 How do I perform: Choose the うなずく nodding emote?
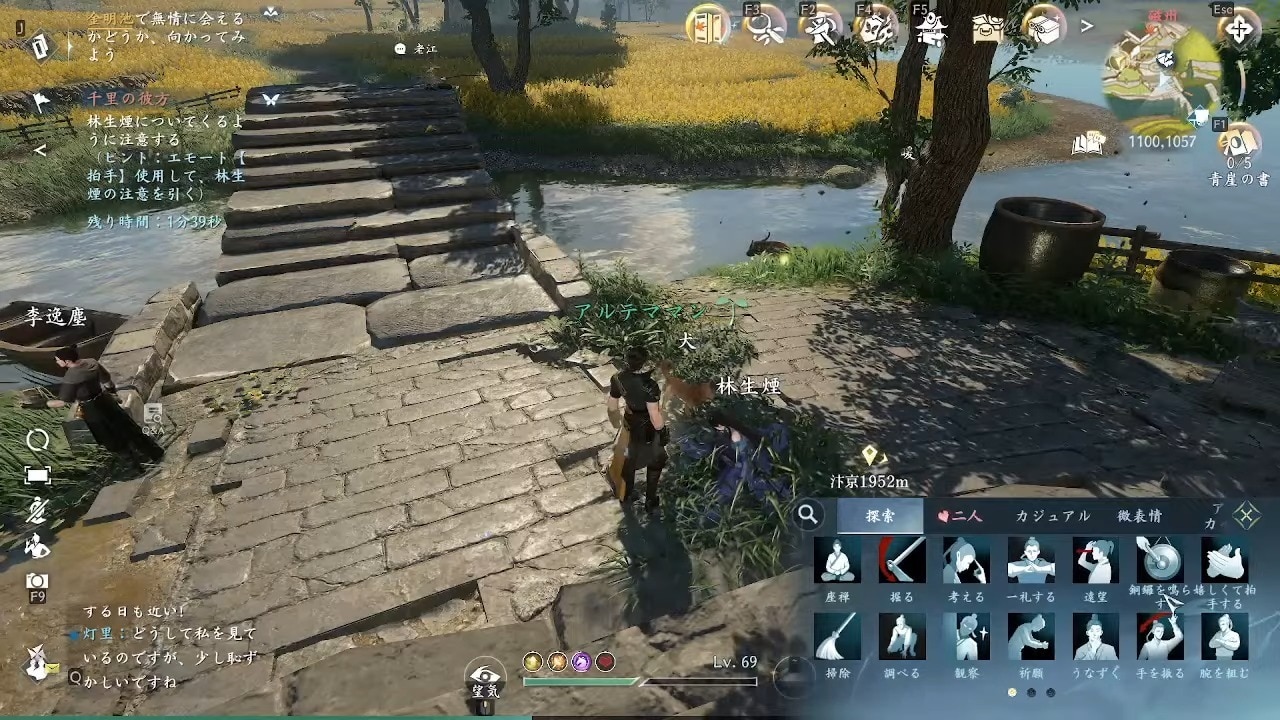click(1094, 637)
